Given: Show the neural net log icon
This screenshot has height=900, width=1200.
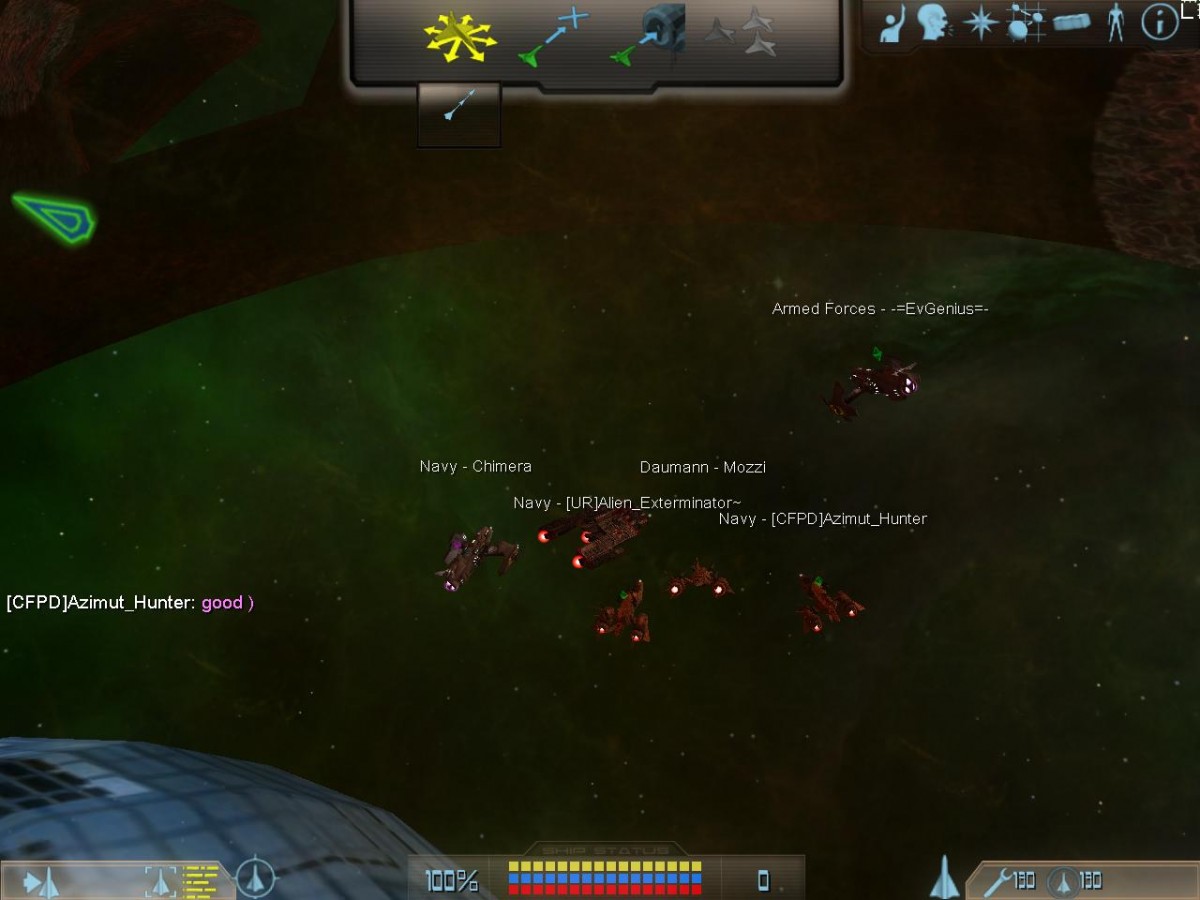Looking at the screenshot, I should coord(1025,23).
